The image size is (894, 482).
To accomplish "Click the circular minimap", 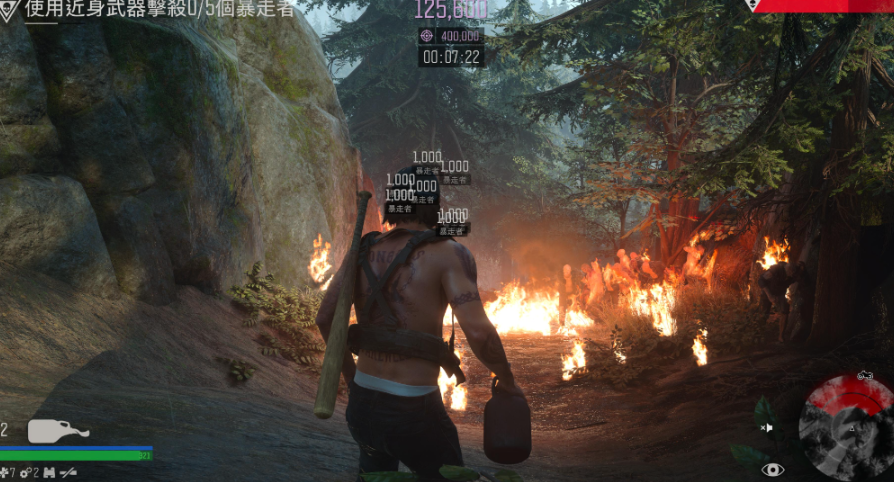I will [845, 429].
